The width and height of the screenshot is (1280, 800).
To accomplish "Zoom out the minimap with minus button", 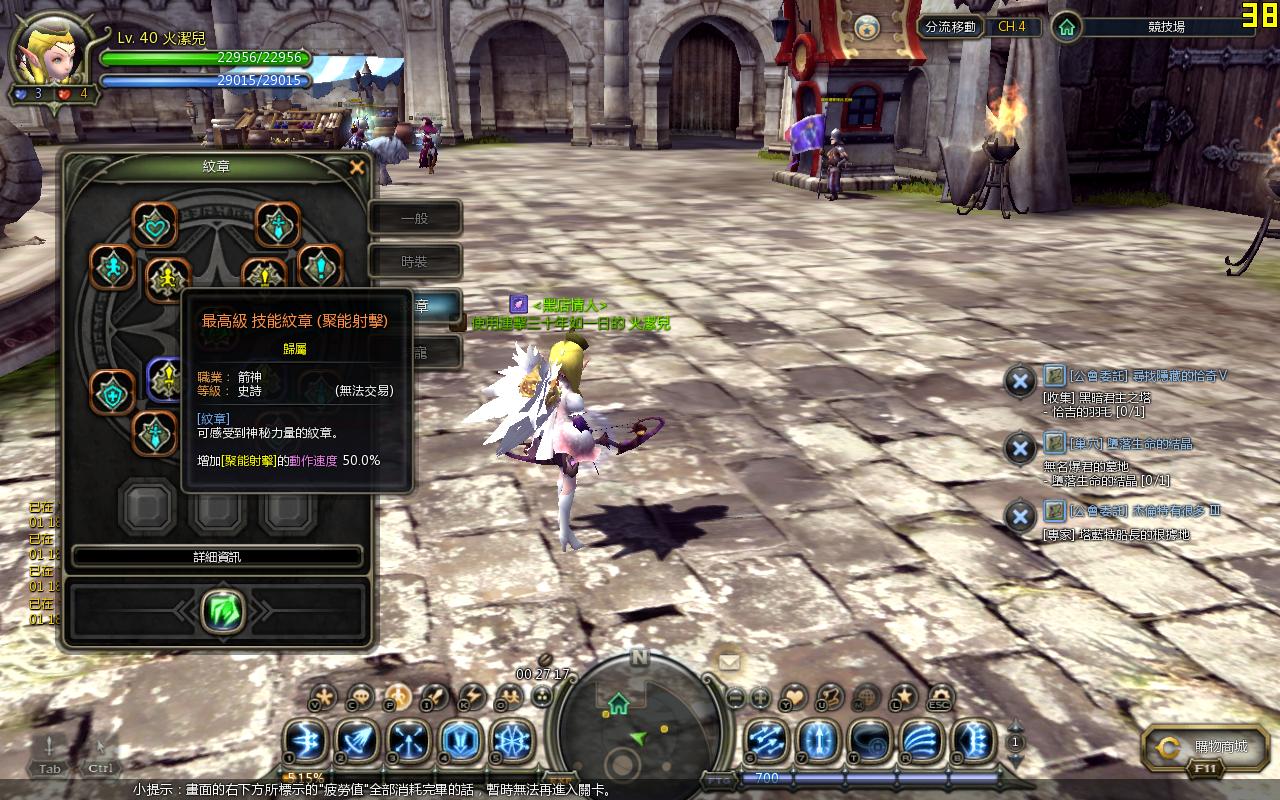I will 735,697.
